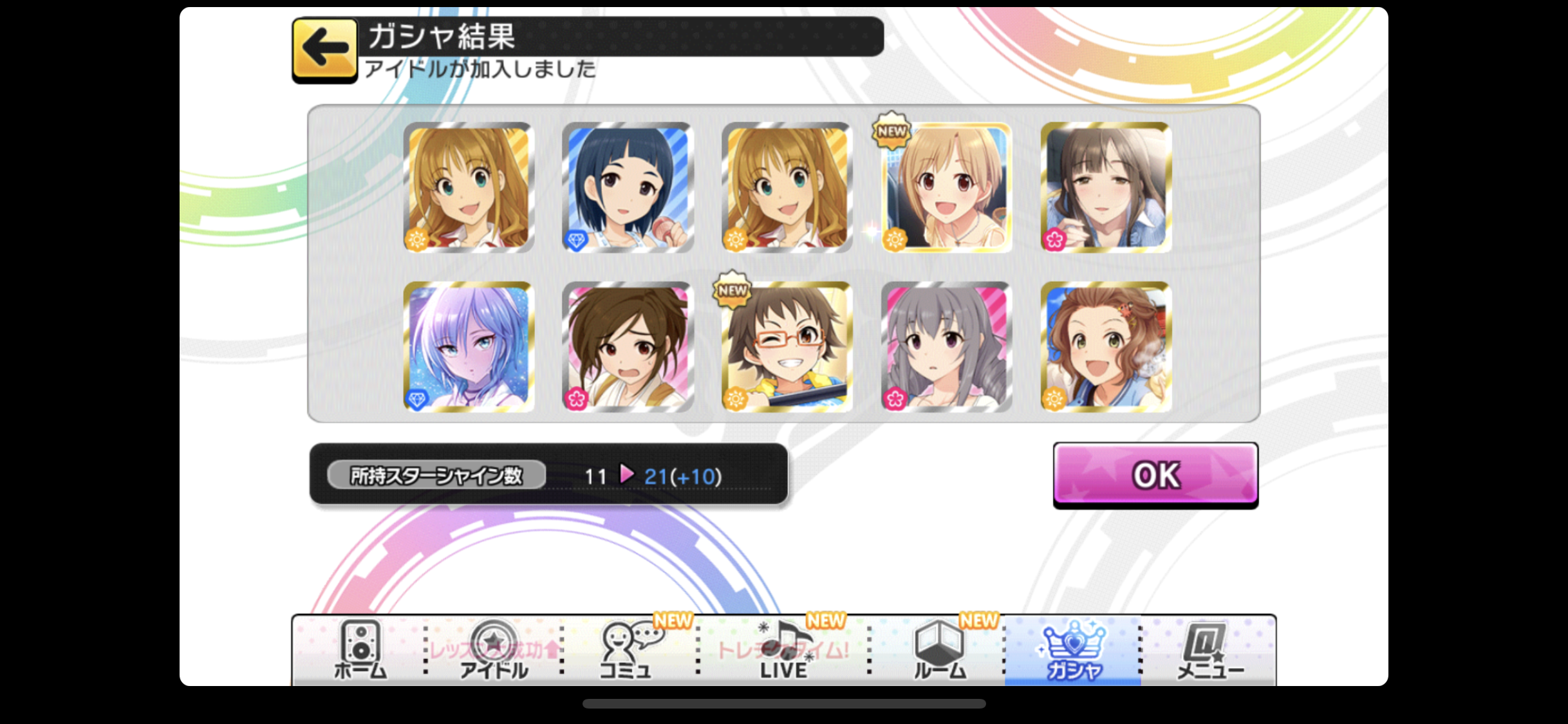Choose the worried brown-haired idol card
This screenshot has height=724, width=1568.
628,347
